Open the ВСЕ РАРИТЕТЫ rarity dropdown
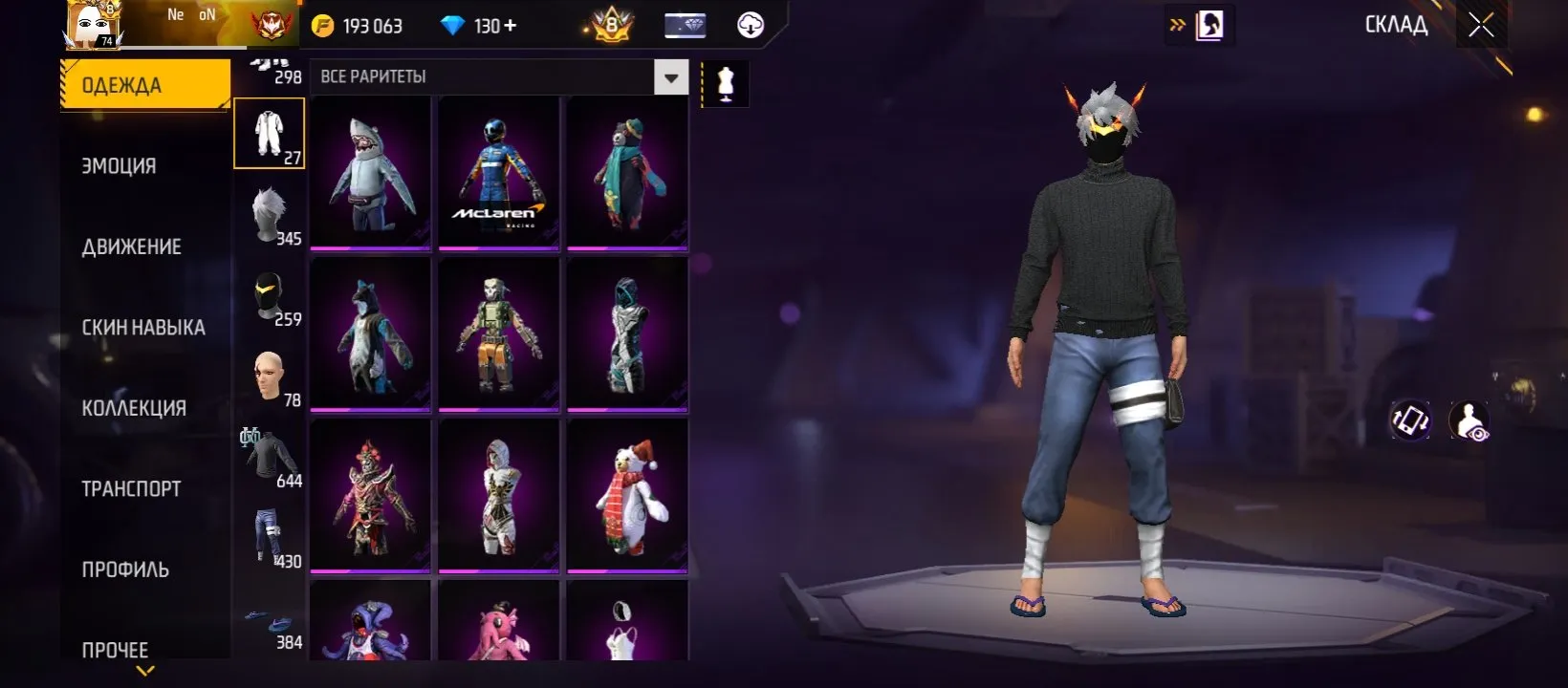This screenshot has height=688, width=1568. pyautogui.click(x=497, y=76)
